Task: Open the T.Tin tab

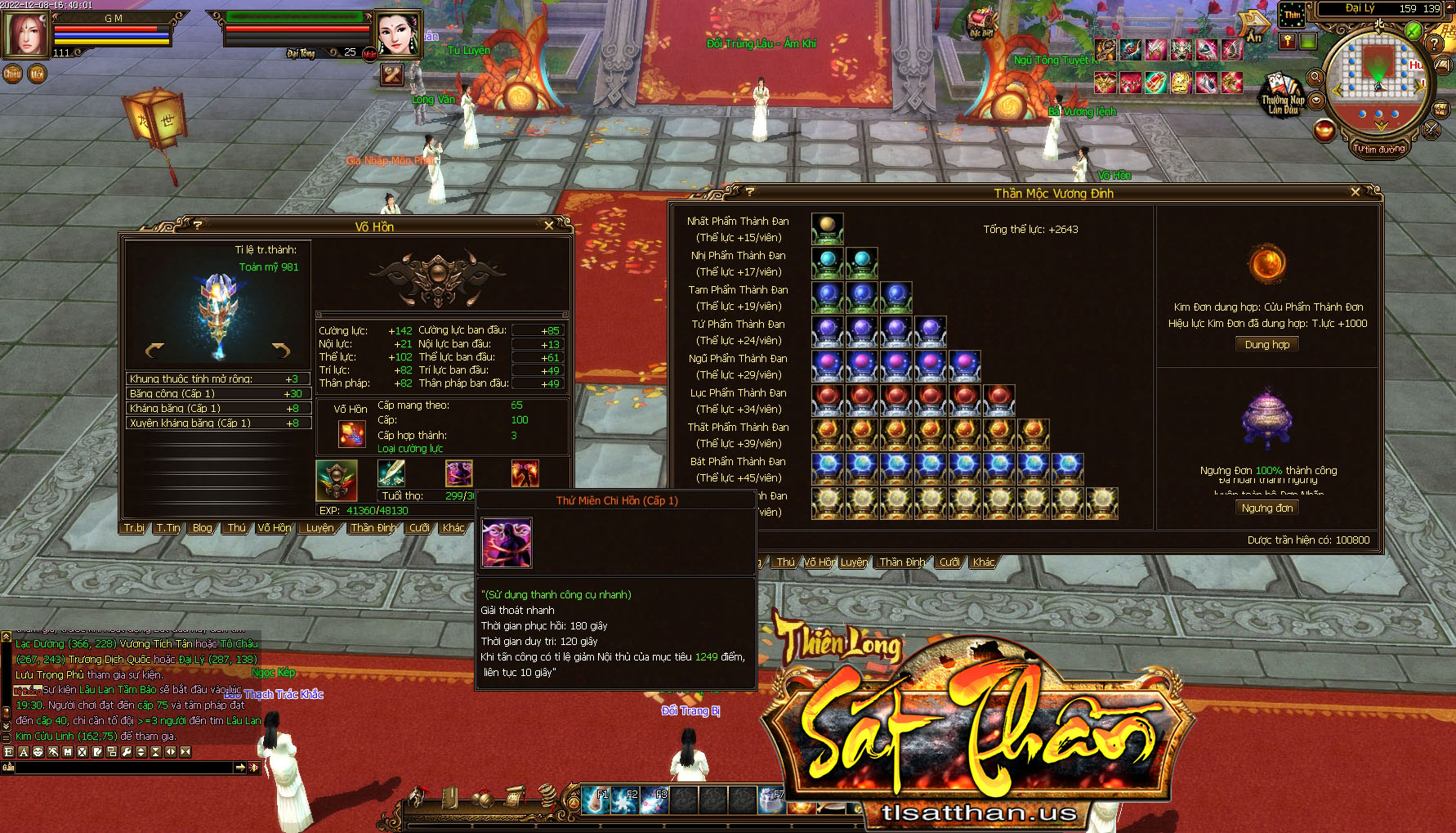Action: coord(168,528)
